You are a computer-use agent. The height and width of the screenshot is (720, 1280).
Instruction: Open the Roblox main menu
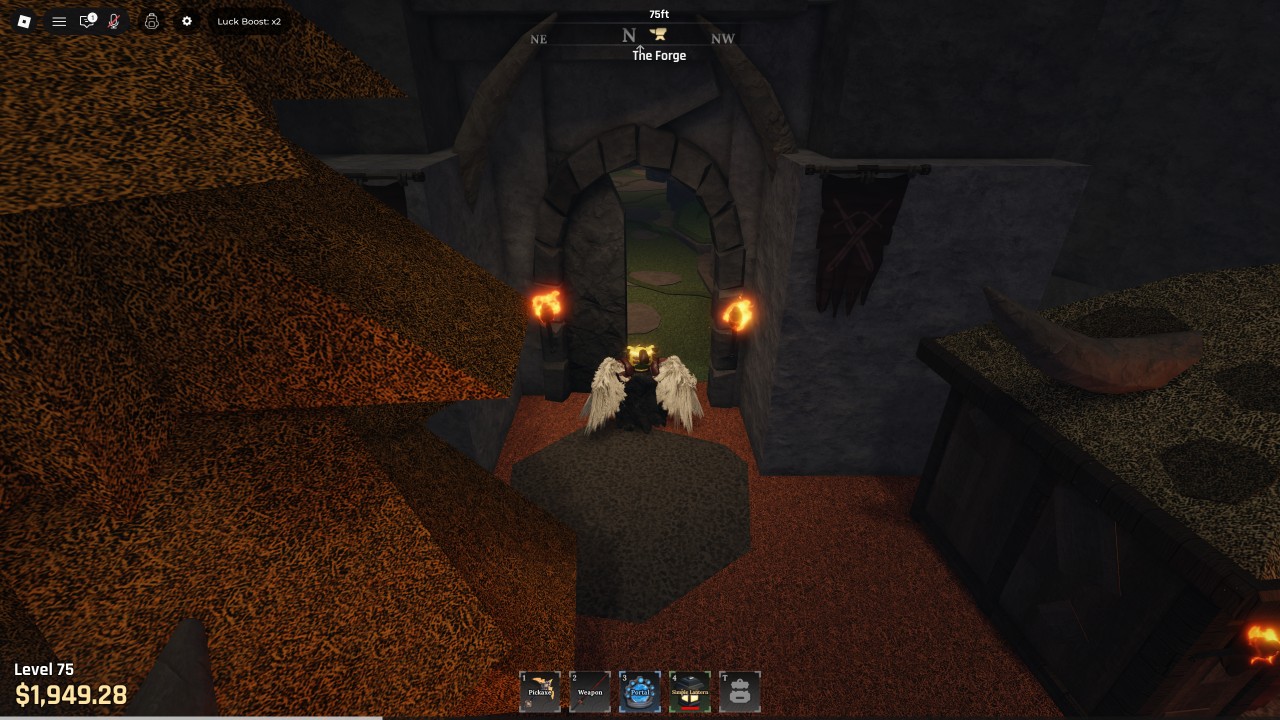coord(24,21)
